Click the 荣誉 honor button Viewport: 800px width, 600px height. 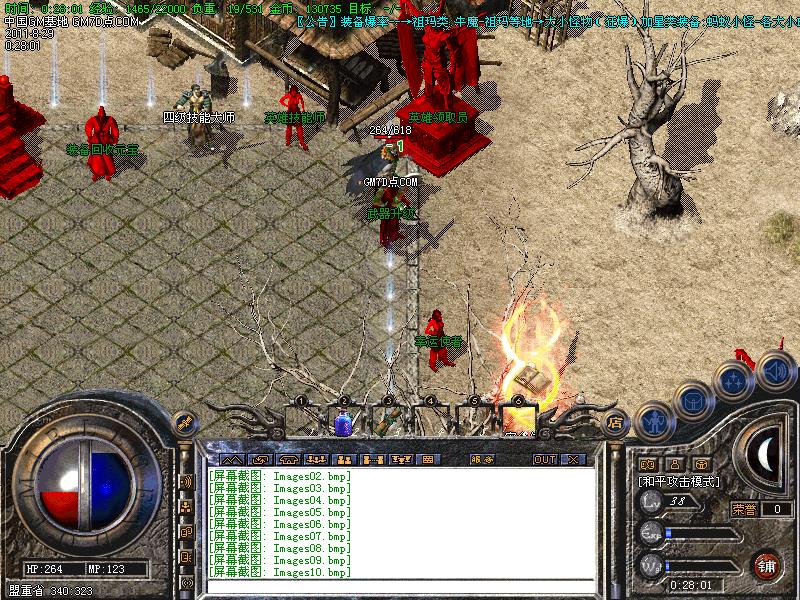click(744, 509)
